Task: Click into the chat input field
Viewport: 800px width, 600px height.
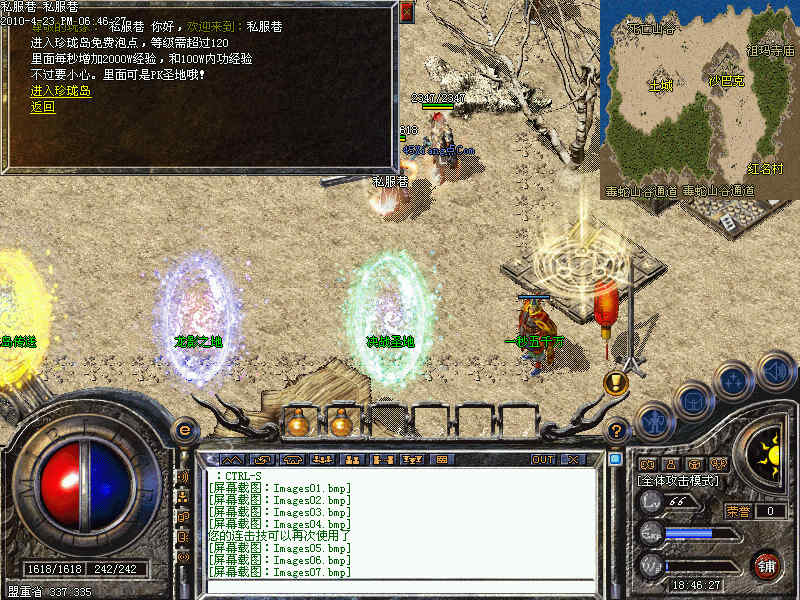Action: click(x=400, y=586)
